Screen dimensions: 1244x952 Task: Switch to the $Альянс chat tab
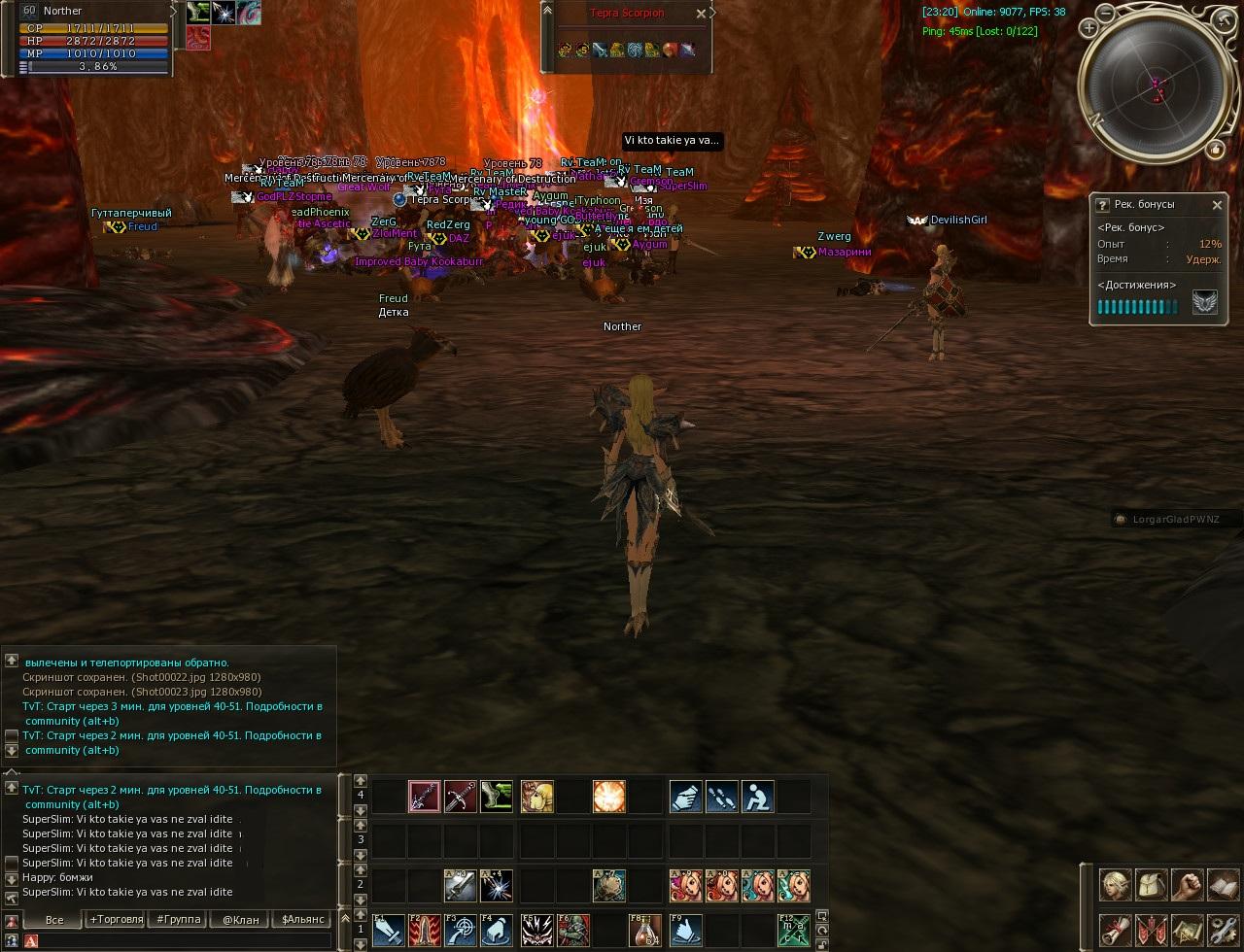pos(303,919)
